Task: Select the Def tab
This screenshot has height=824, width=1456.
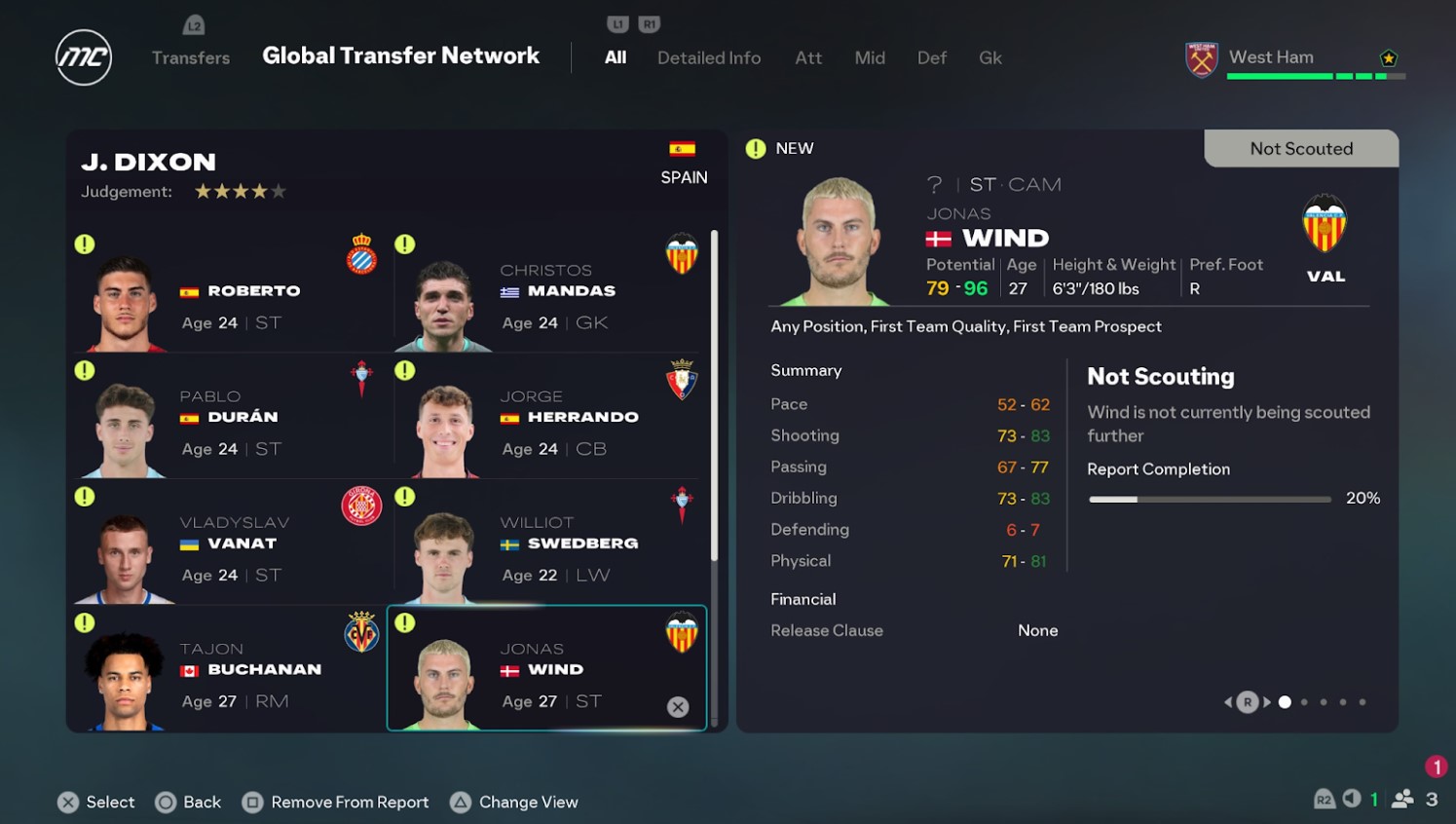Action: pyautogui.click(x=931, y=57)
